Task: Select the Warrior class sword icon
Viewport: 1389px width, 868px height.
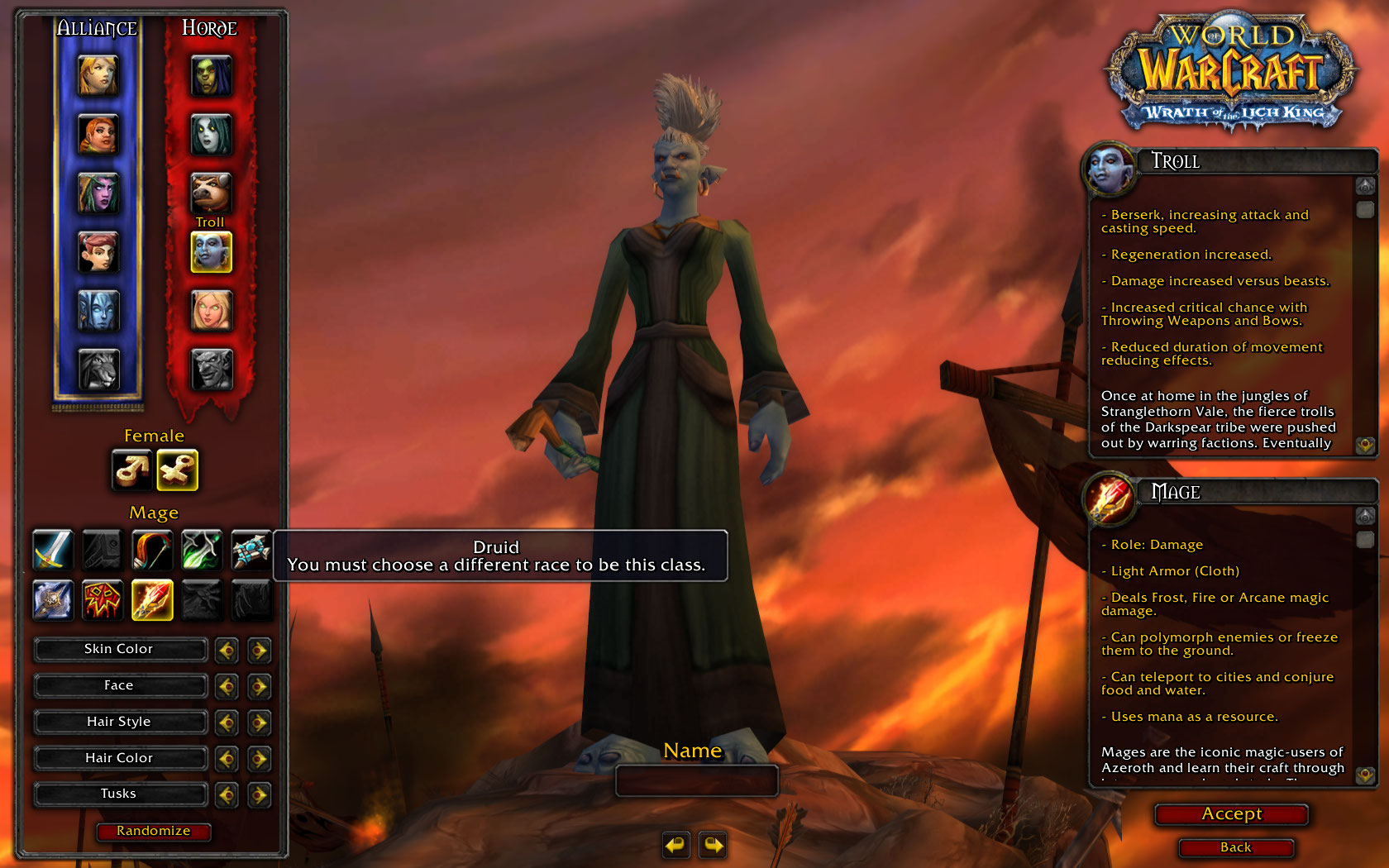Action: pyautogui.click(x=52, y=550)
